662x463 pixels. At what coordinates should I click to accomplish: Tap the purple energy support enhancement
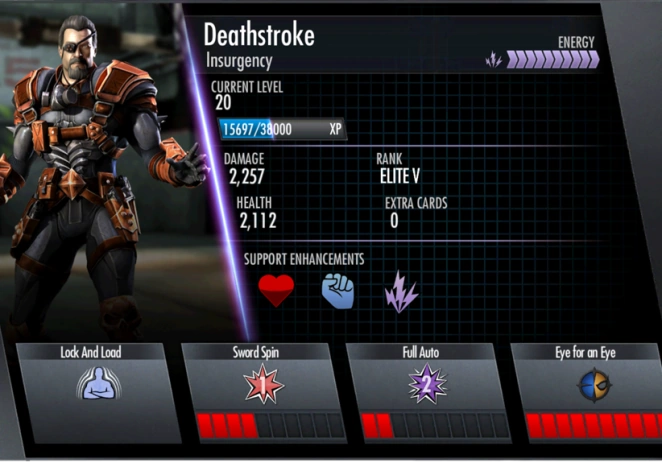click(401, 291)
